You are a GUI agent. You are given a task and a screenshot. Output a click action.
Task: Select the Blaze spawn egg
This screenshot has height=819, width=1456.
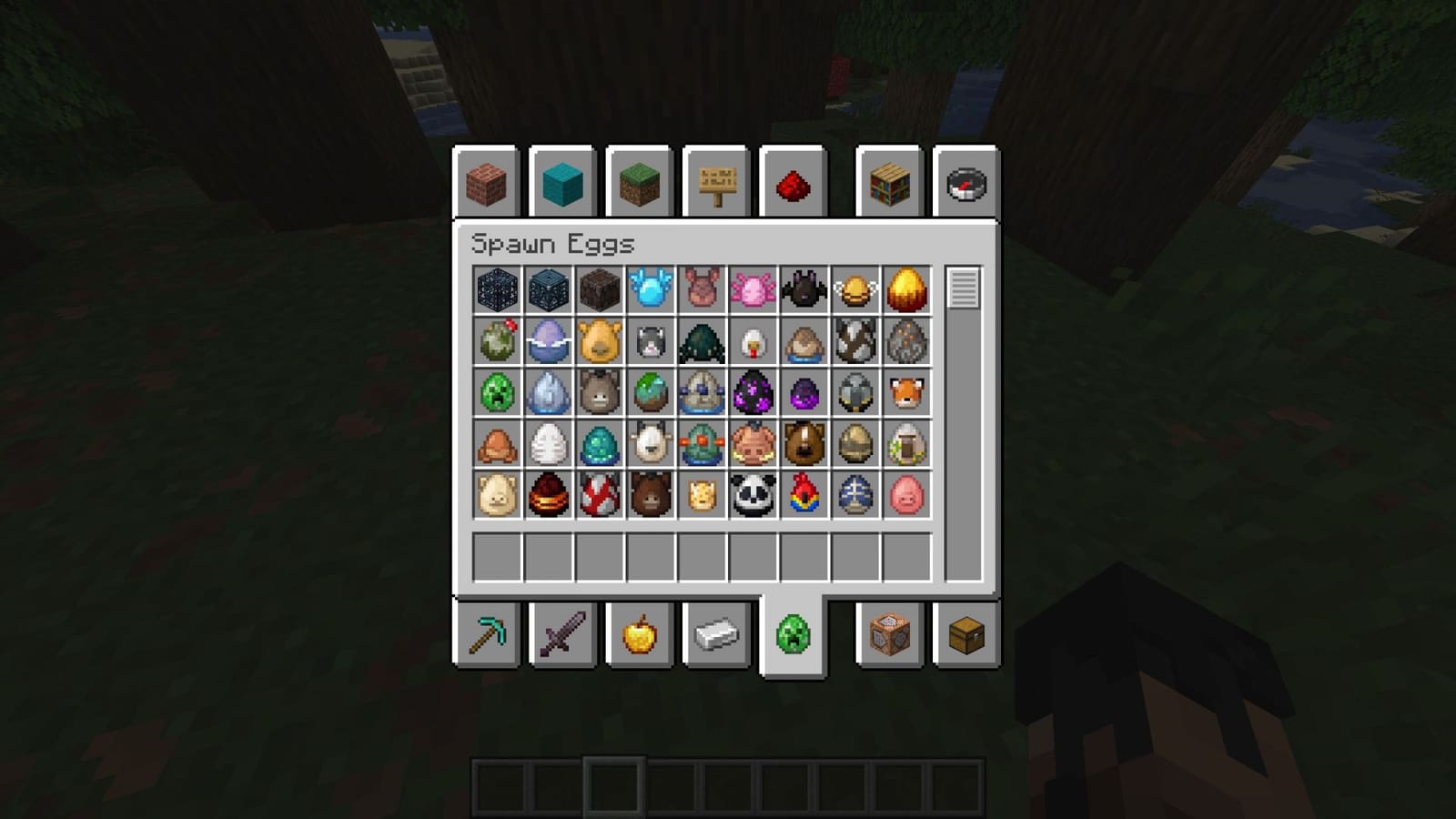[907, 291]
